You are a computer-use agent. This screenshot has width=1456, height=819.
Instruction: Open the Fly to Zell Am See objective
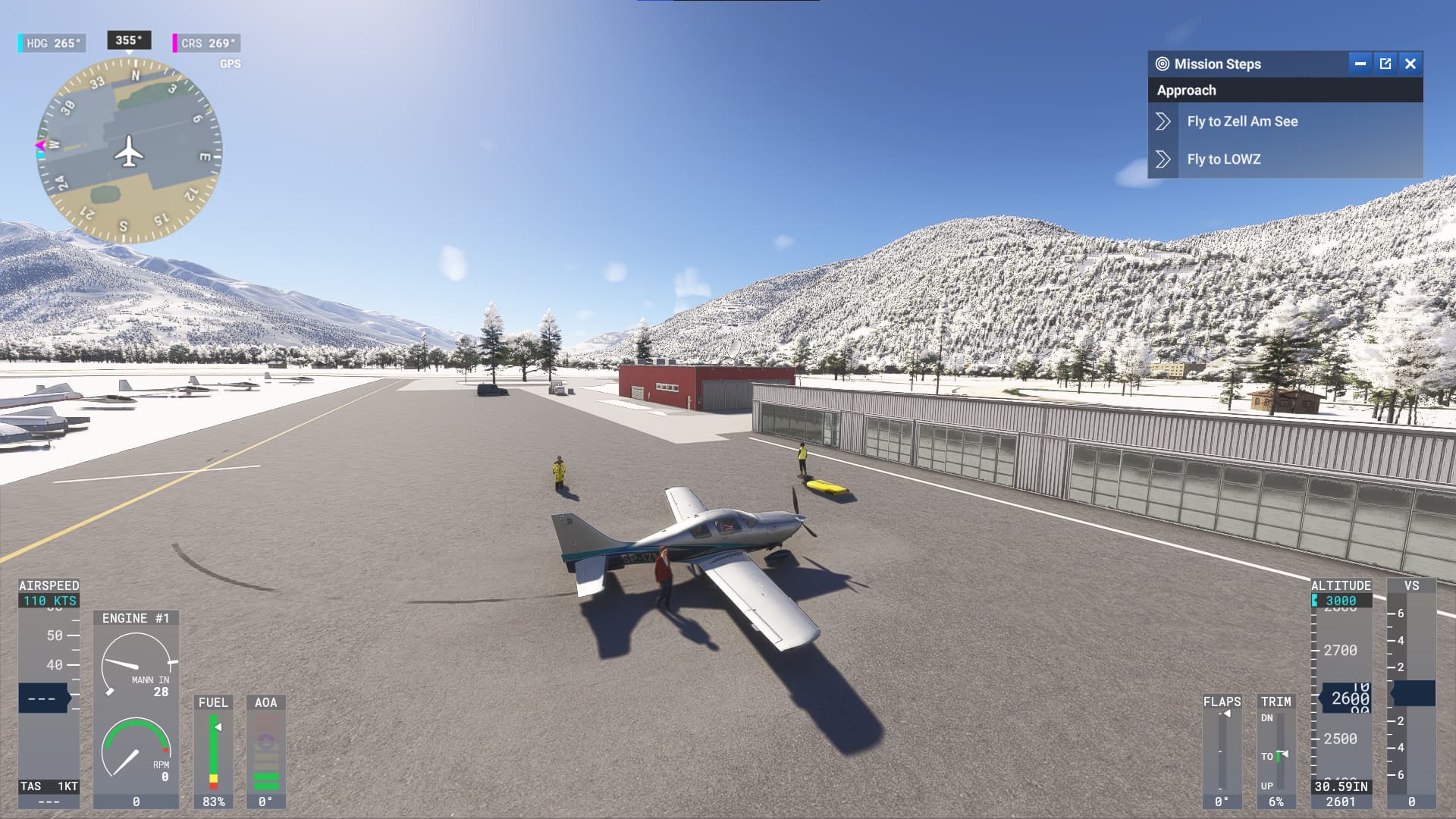pyautogui.click(x=1241, y=121)
